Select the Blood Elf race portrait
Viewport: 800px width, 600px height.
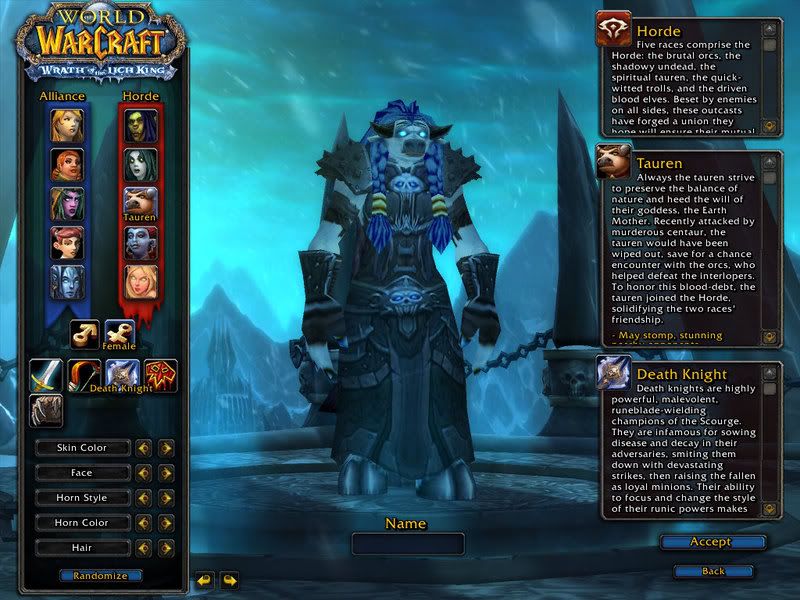click(x=140, y=281)
